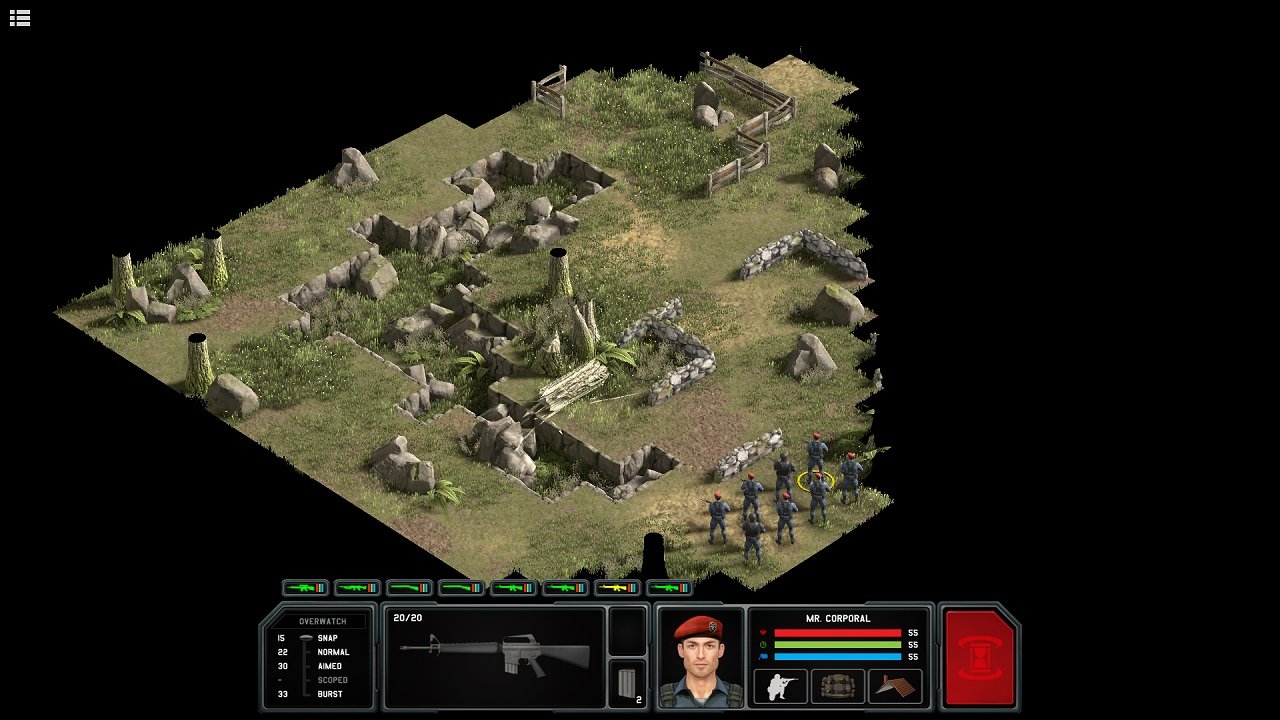End the turn with the red hourglass button
This screenshot has height=720, width=1280.
coord(980,658)
